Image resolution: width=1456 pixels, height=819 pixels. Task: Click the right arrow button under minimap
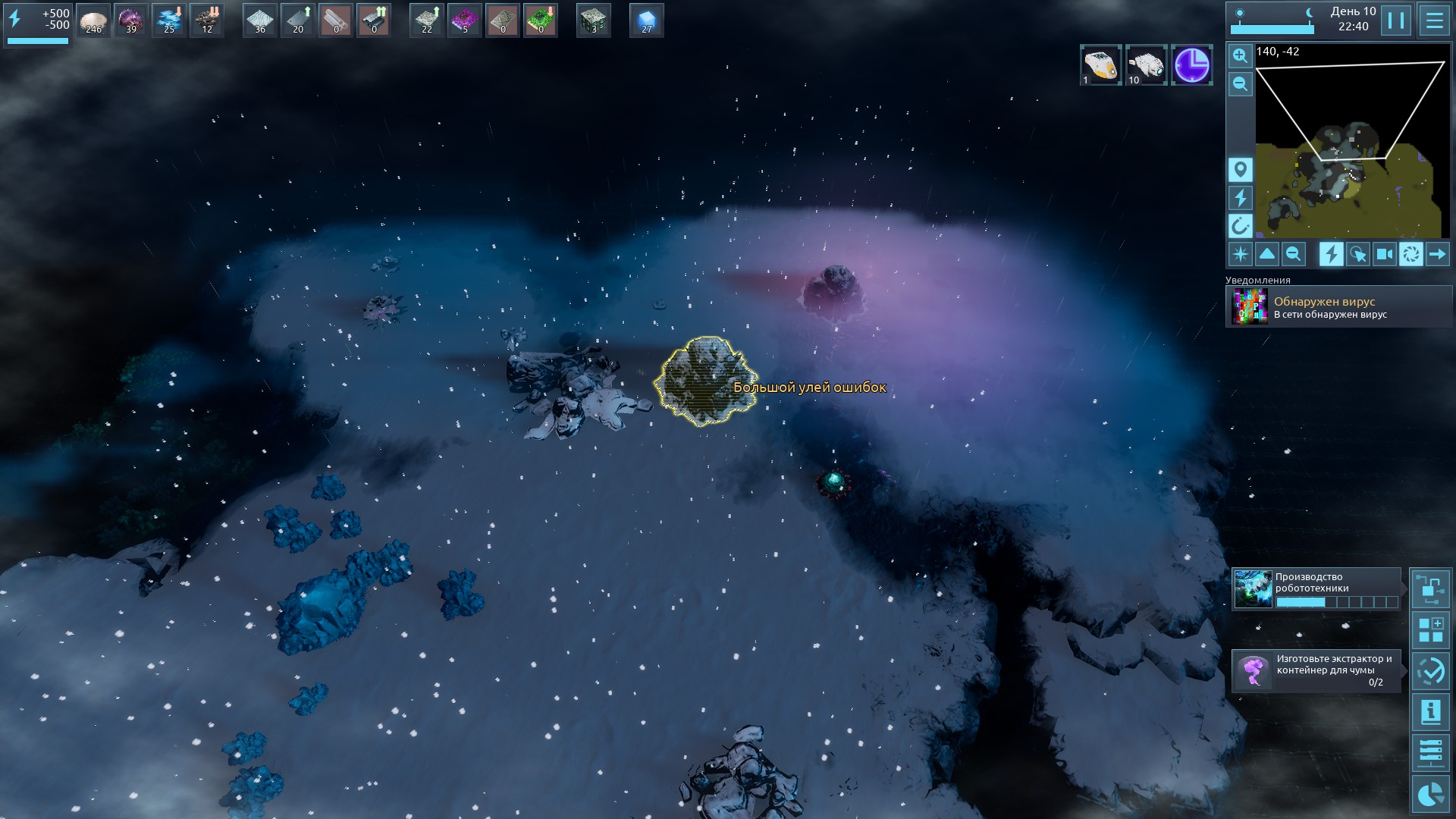(x=1437, y=254)
